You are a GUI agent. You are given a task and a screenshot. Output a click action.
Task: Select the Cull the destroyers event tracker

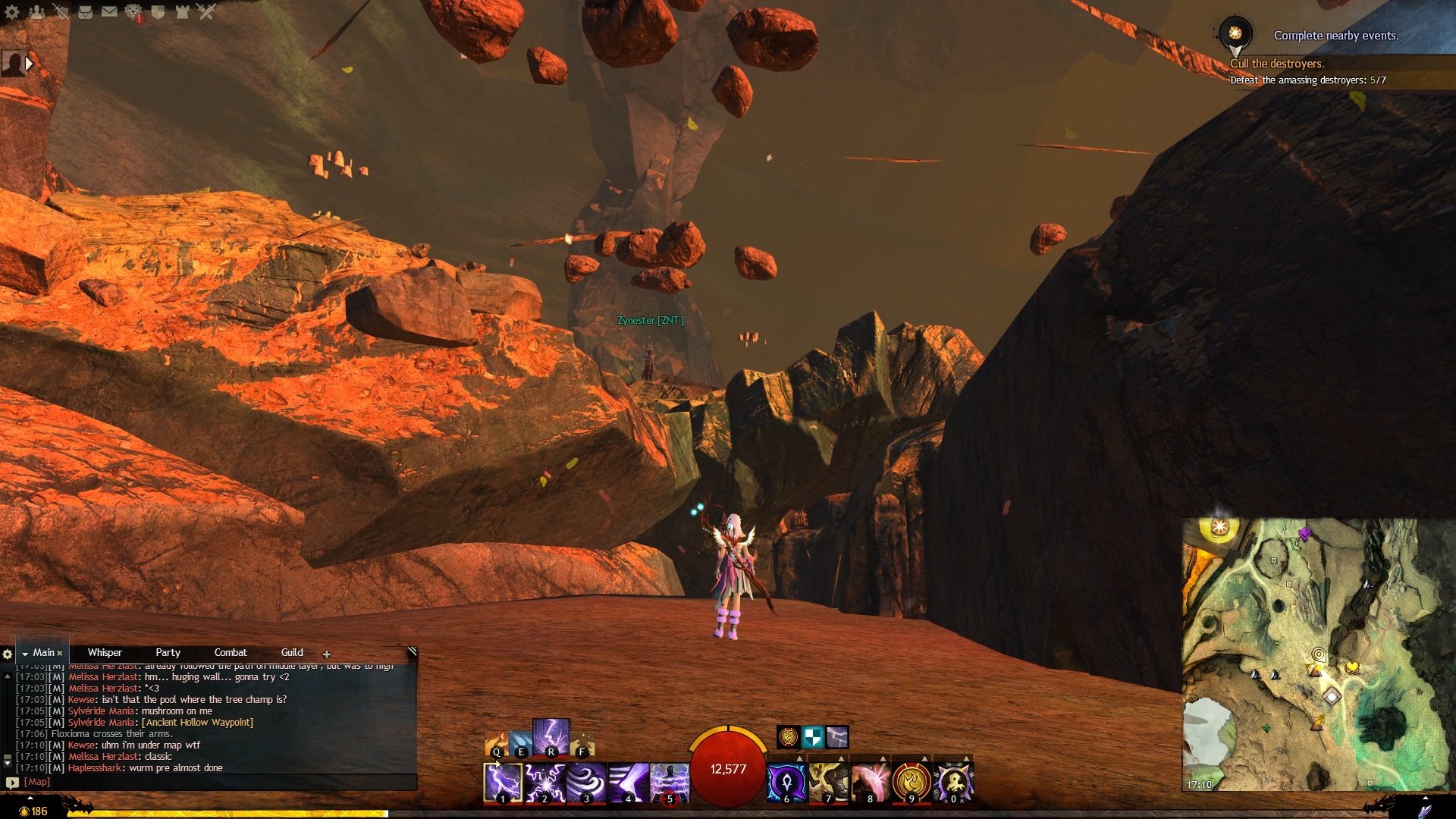1277,64
